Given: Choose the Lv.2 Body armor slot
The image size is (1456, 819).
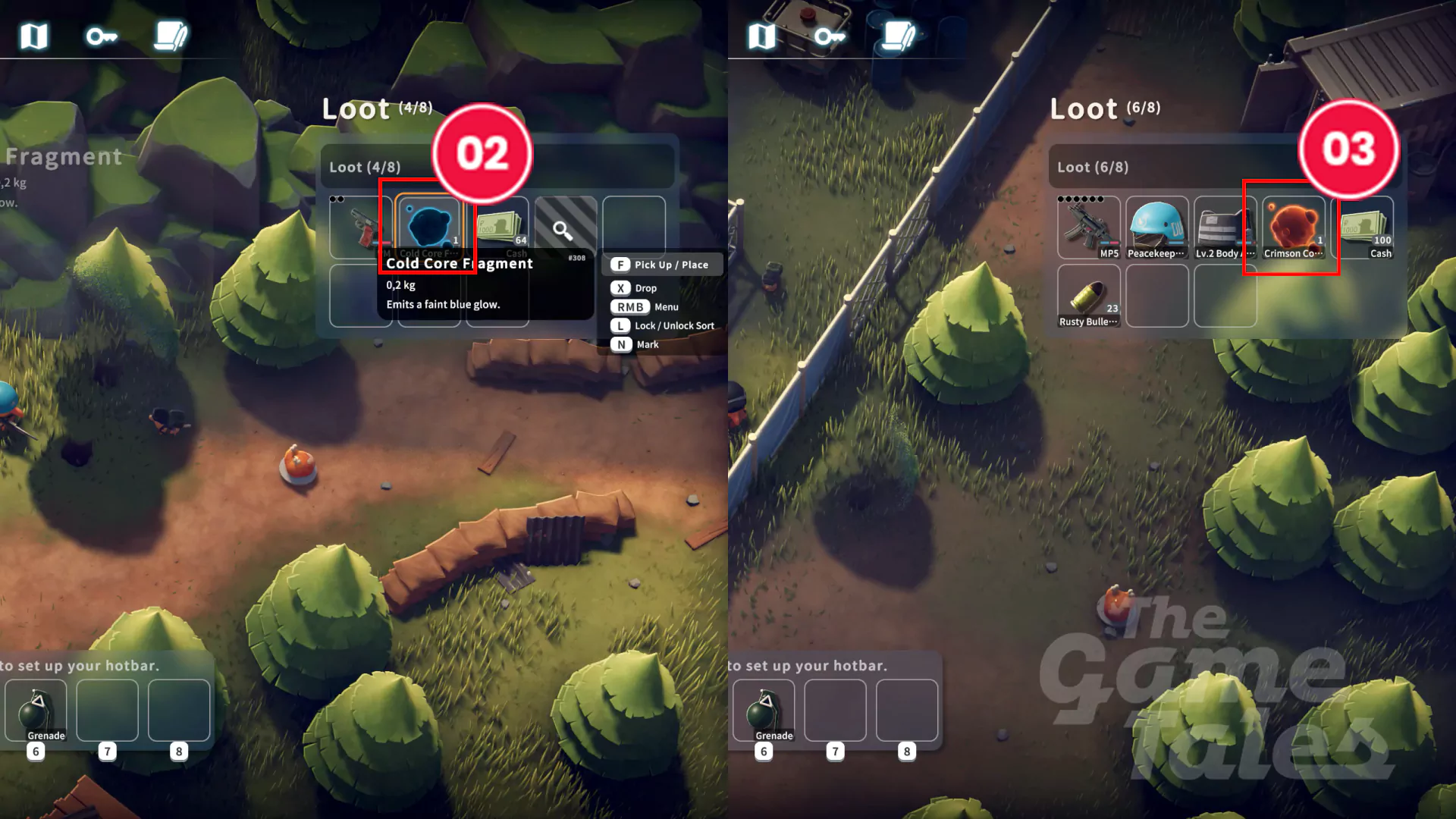Looking at the screenshot, I should 1224,227.
